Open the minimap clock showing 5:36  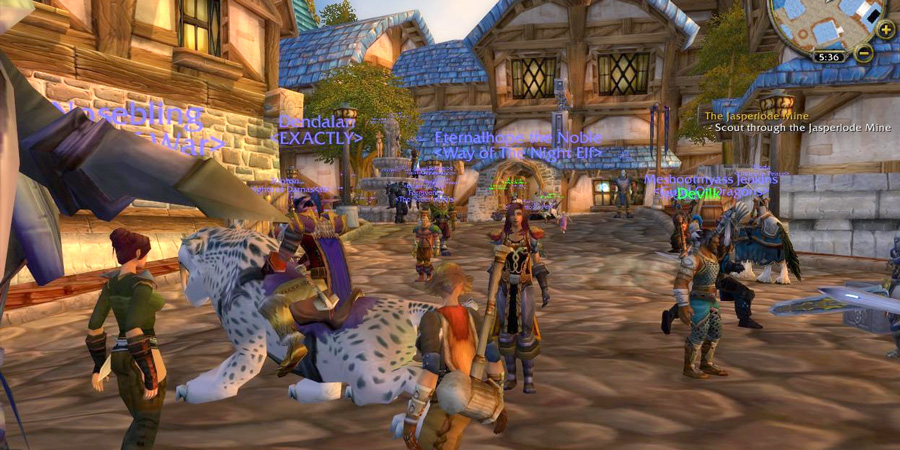click(829, 57)
